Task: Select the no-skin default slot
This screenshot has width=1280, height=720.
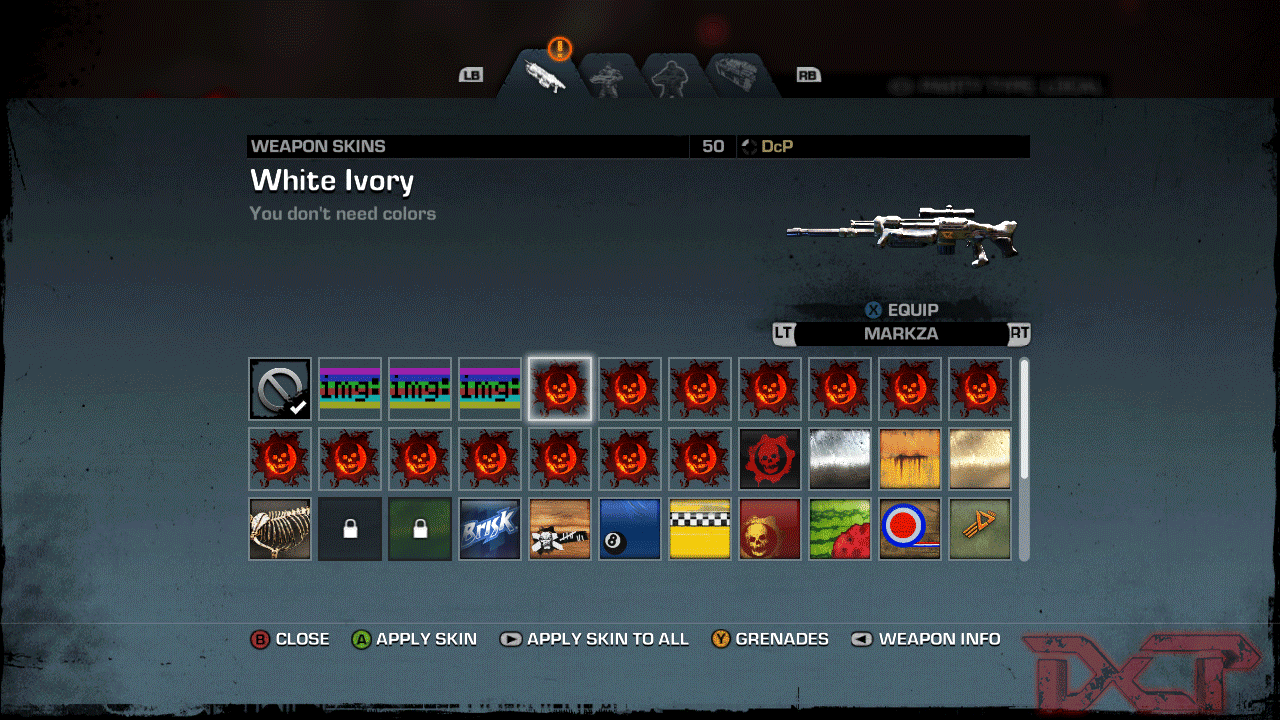Action: point(280,389)
